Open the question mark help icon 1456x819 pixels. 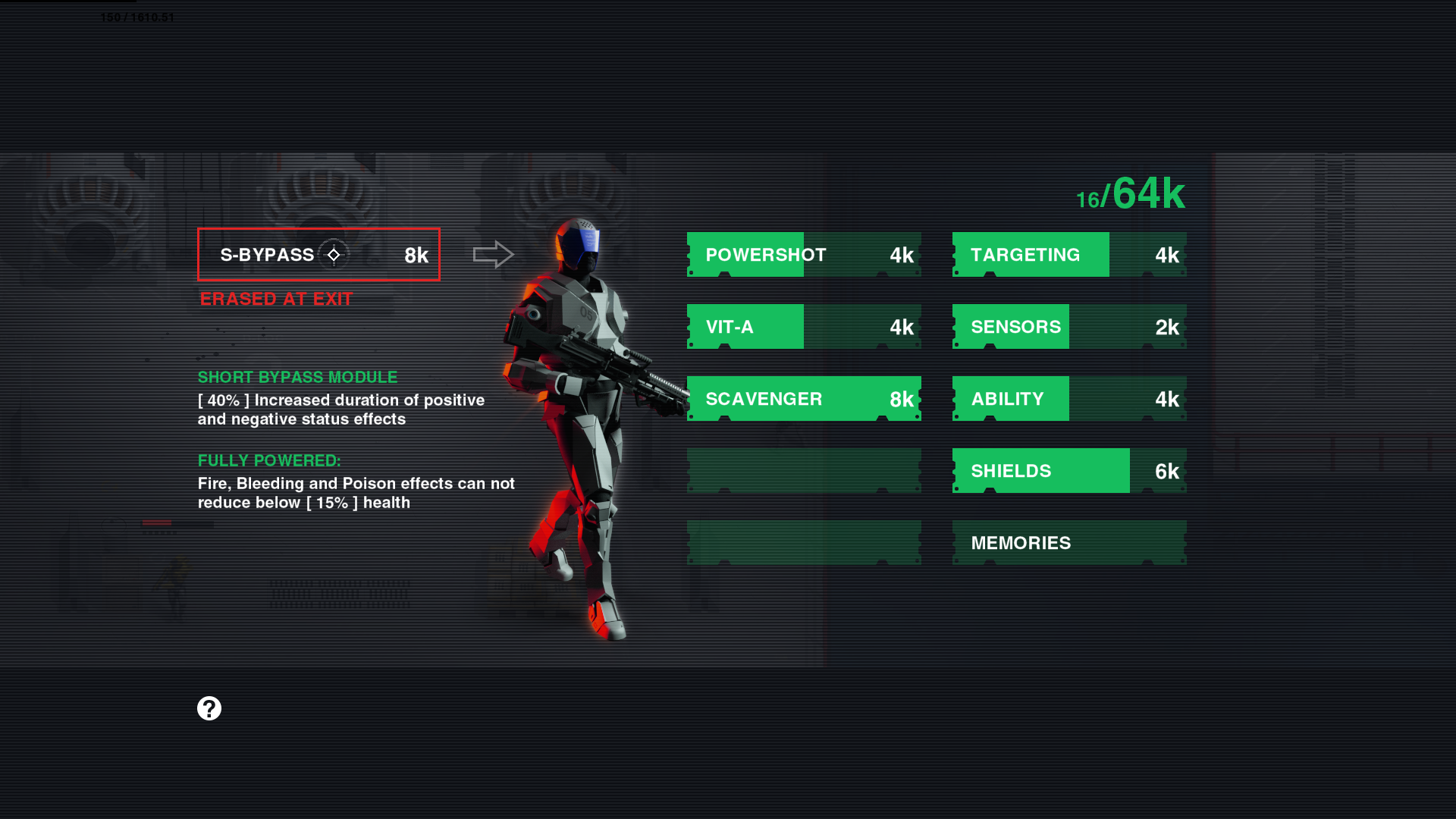[209, 708]
